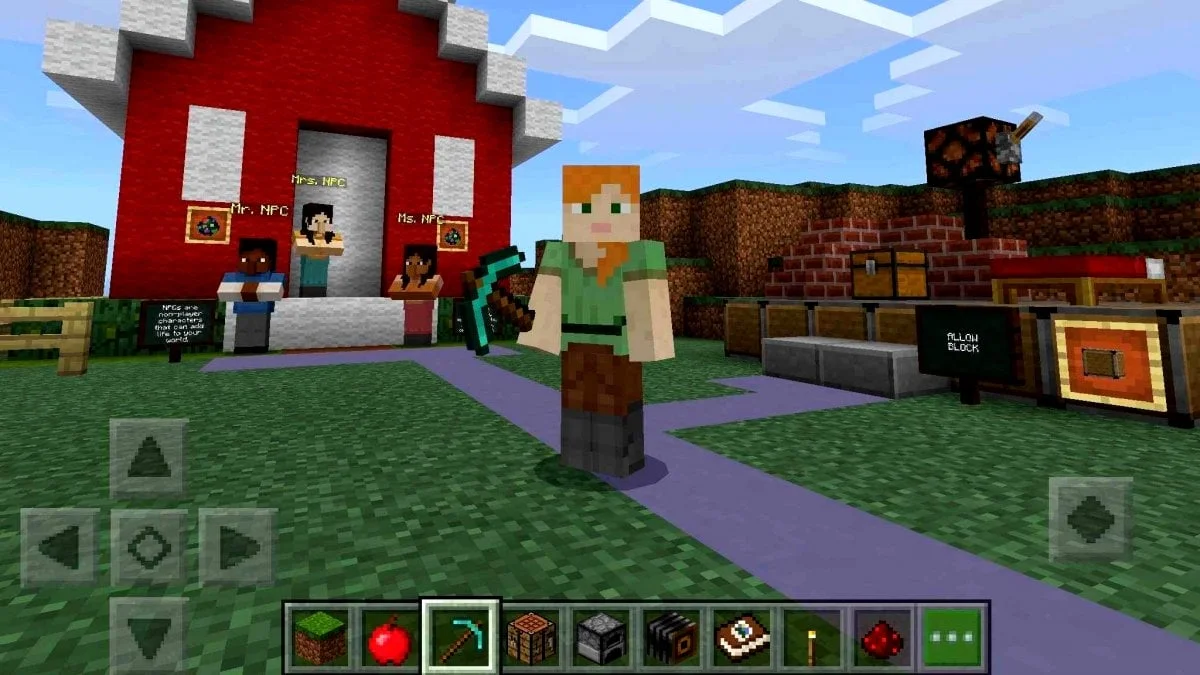Pick the crafting table from the hotbar
Image resolution: width=1200 pixels, height=675 pixels.
coord(530,637)
